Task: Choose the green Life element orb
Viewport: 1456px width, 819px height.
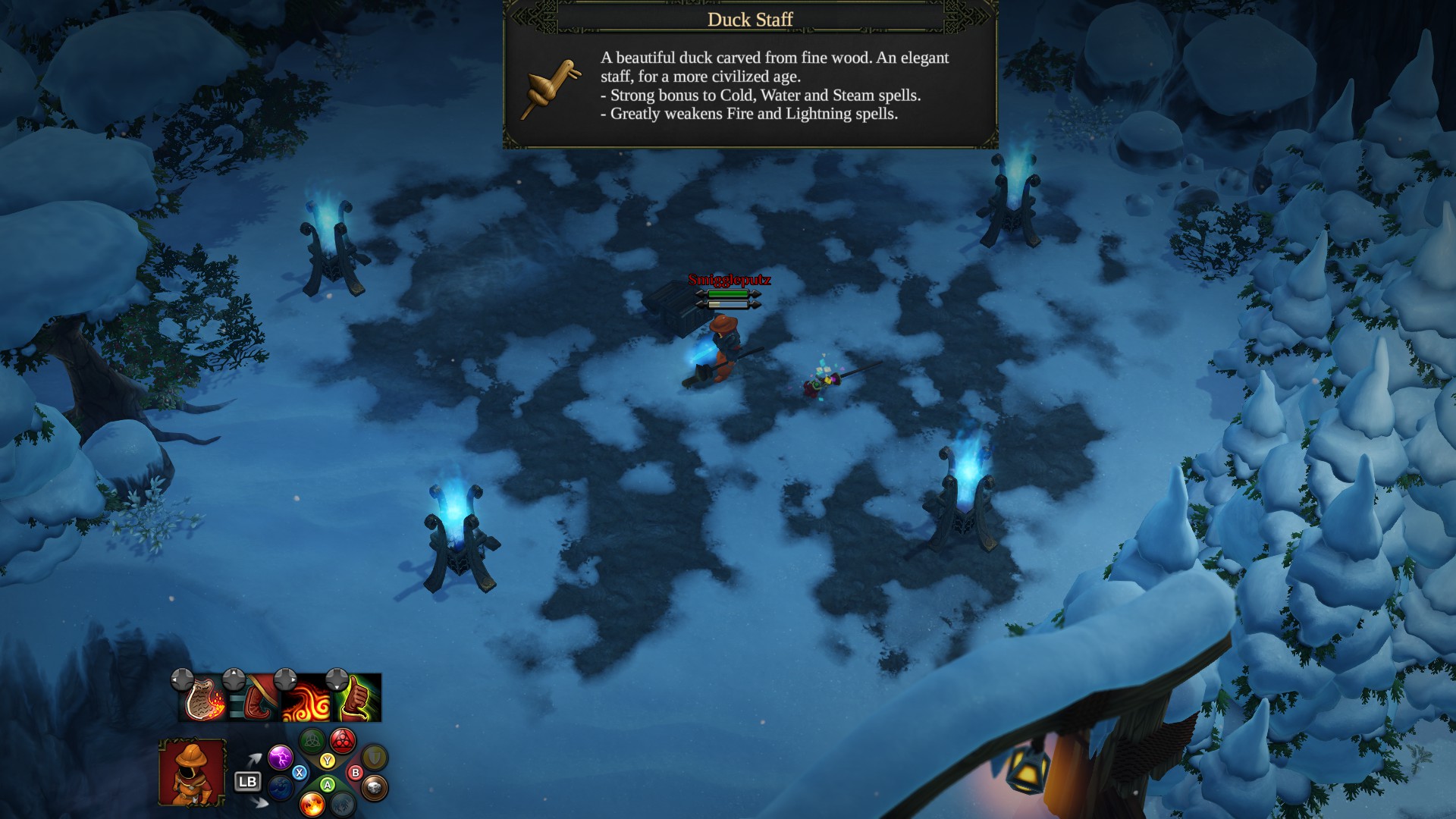Action: point(312,740)
